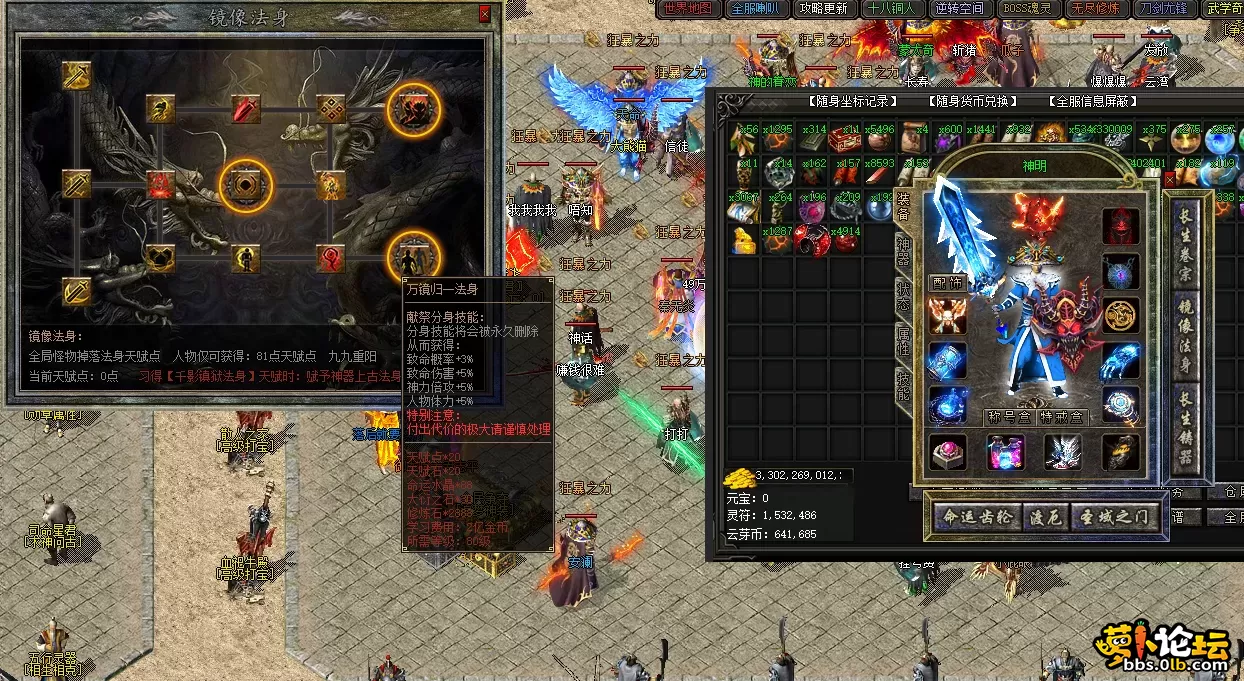This screenshot has height=681, width=1244.
Task: Select the red helmet equipment slot
Action: tap(1121, 225)
